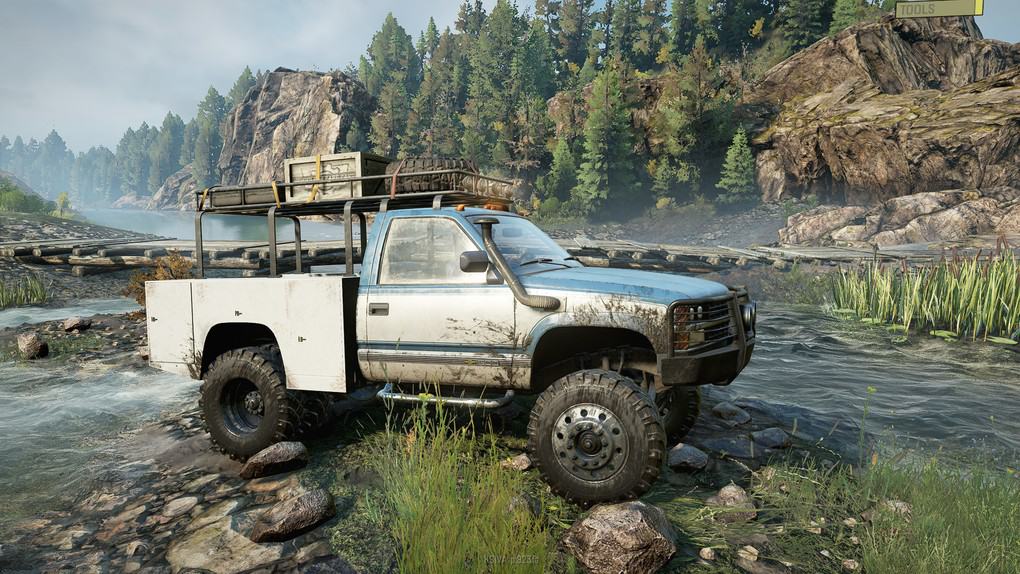Open the TOOLS panel
Image resolution: width=1020 pixels, height=574 pixels.
pyautogui.click(x=938, y=8)
